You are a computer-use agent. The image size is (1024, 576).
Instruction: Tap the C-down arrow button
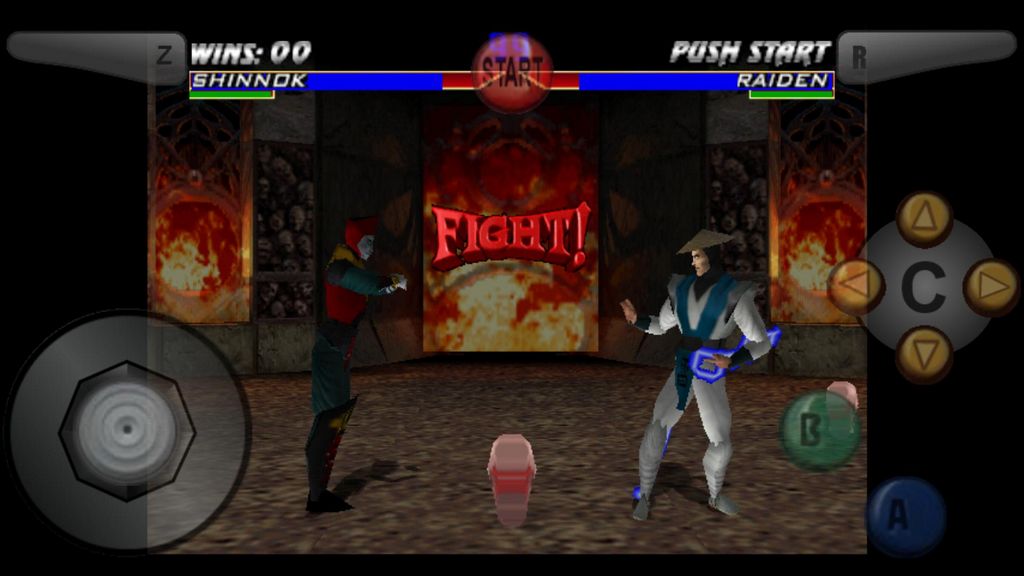[924, 354]
